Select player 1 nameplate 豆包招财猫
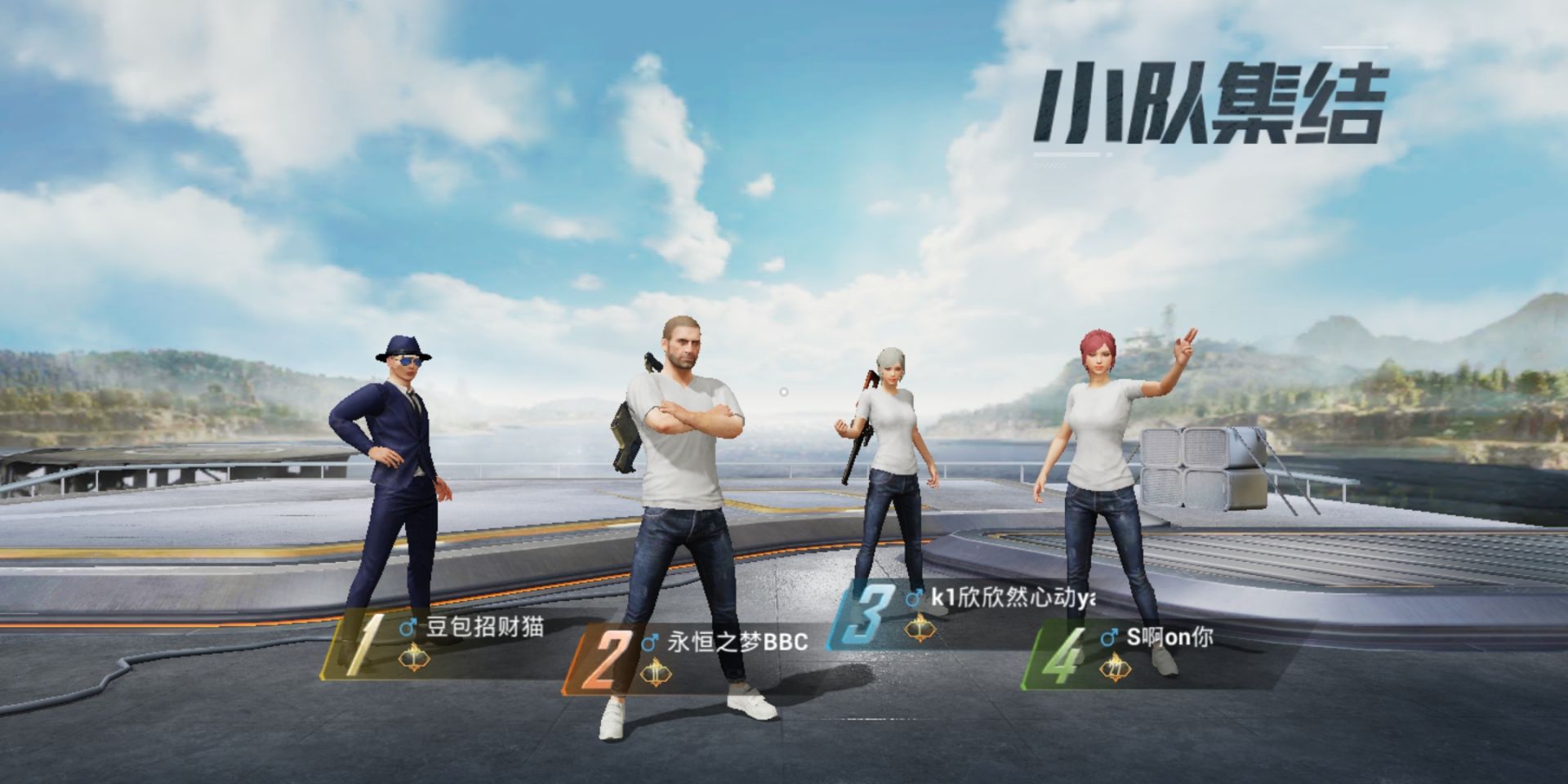Image resolution: width=1568 pixels, height=784 pixels. coord(483,628)
